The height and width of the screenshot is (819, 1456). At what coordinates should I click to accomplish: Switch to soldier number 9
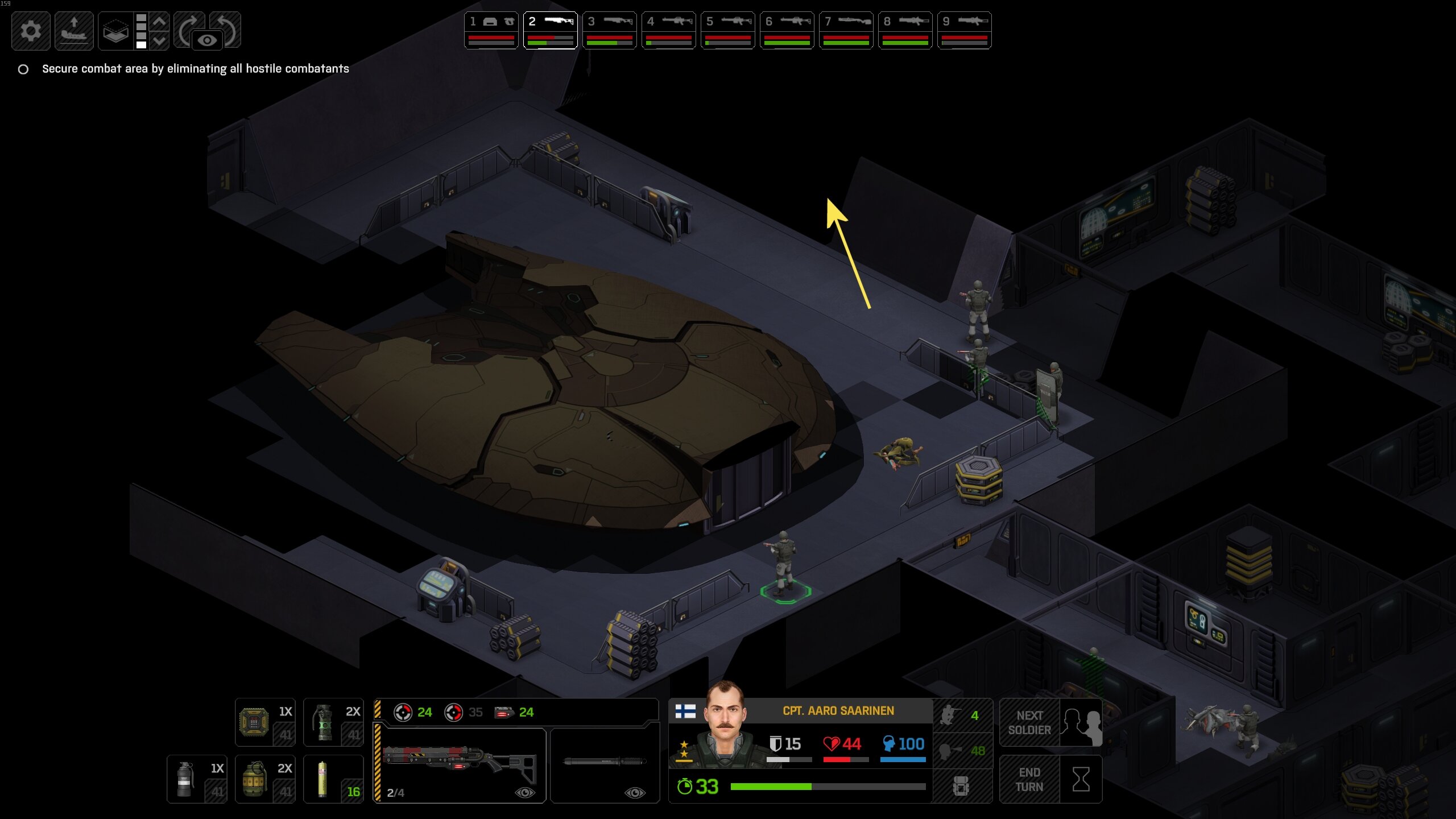coord(965,30)
